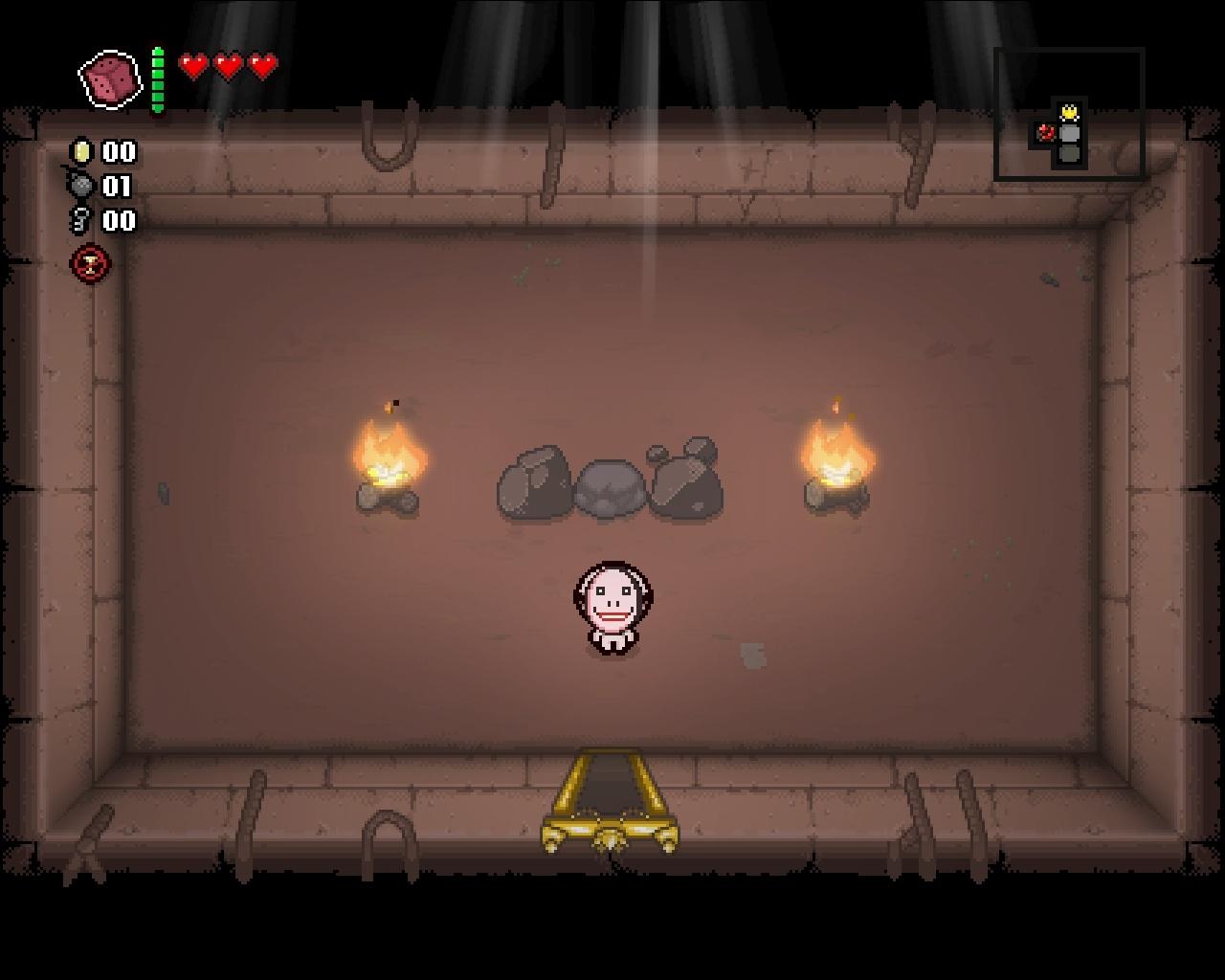Select the current room square on minimap
The image size is (1225, 980).
point(1069,134)
